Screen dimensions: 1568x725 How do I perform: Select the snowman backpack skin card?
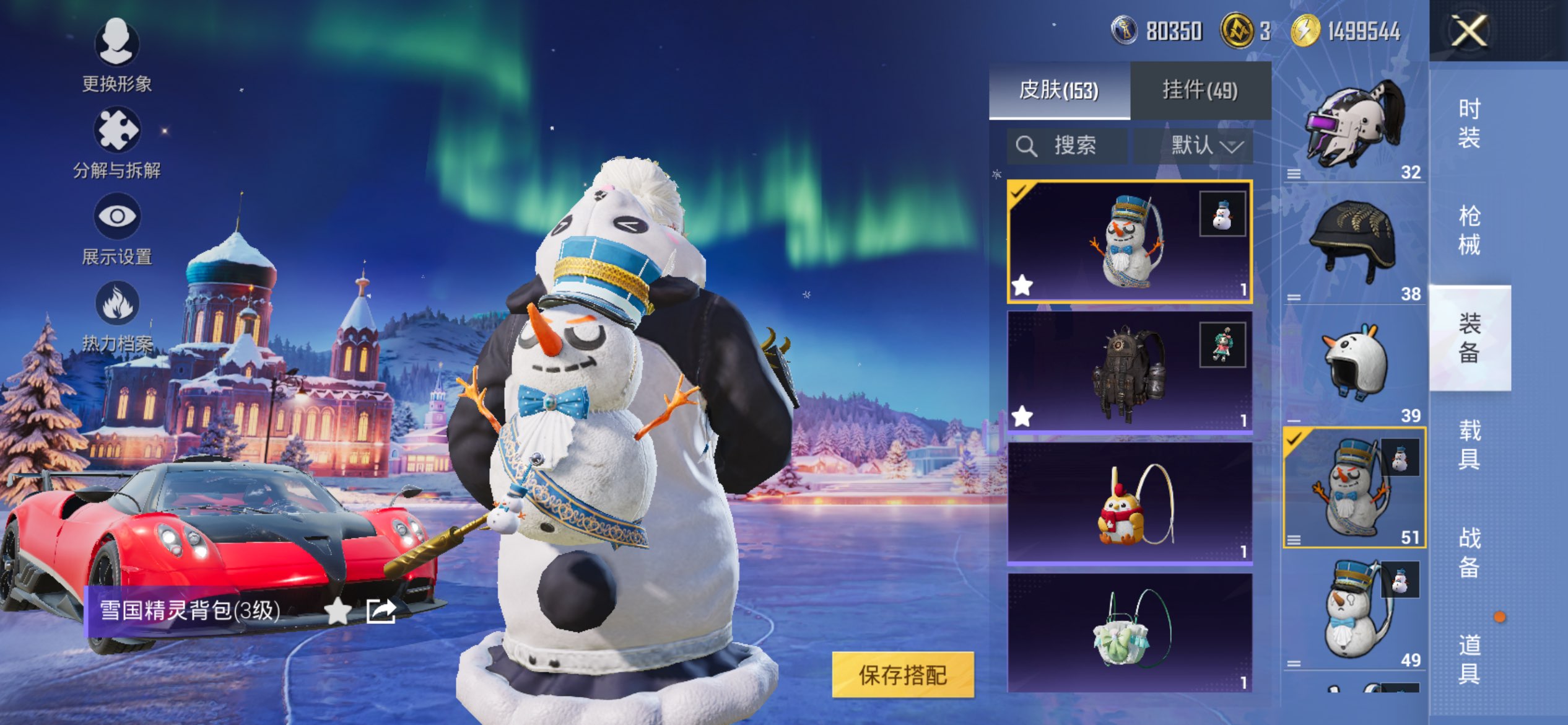[1130, 242]
